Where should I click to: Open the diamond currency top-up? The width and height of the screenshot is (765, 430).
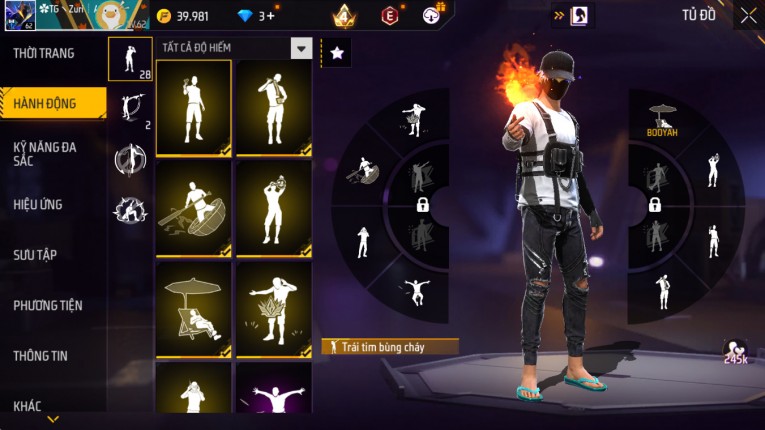point(254,15)
